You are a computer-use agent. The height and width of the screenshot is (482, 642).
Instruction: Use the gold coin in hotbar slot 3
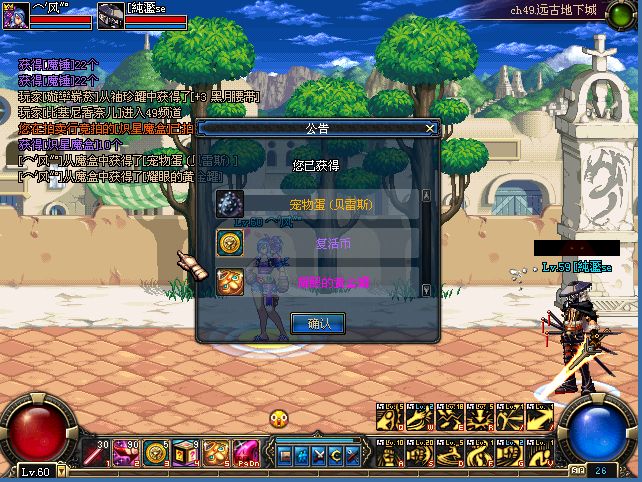tap(156, 453)
